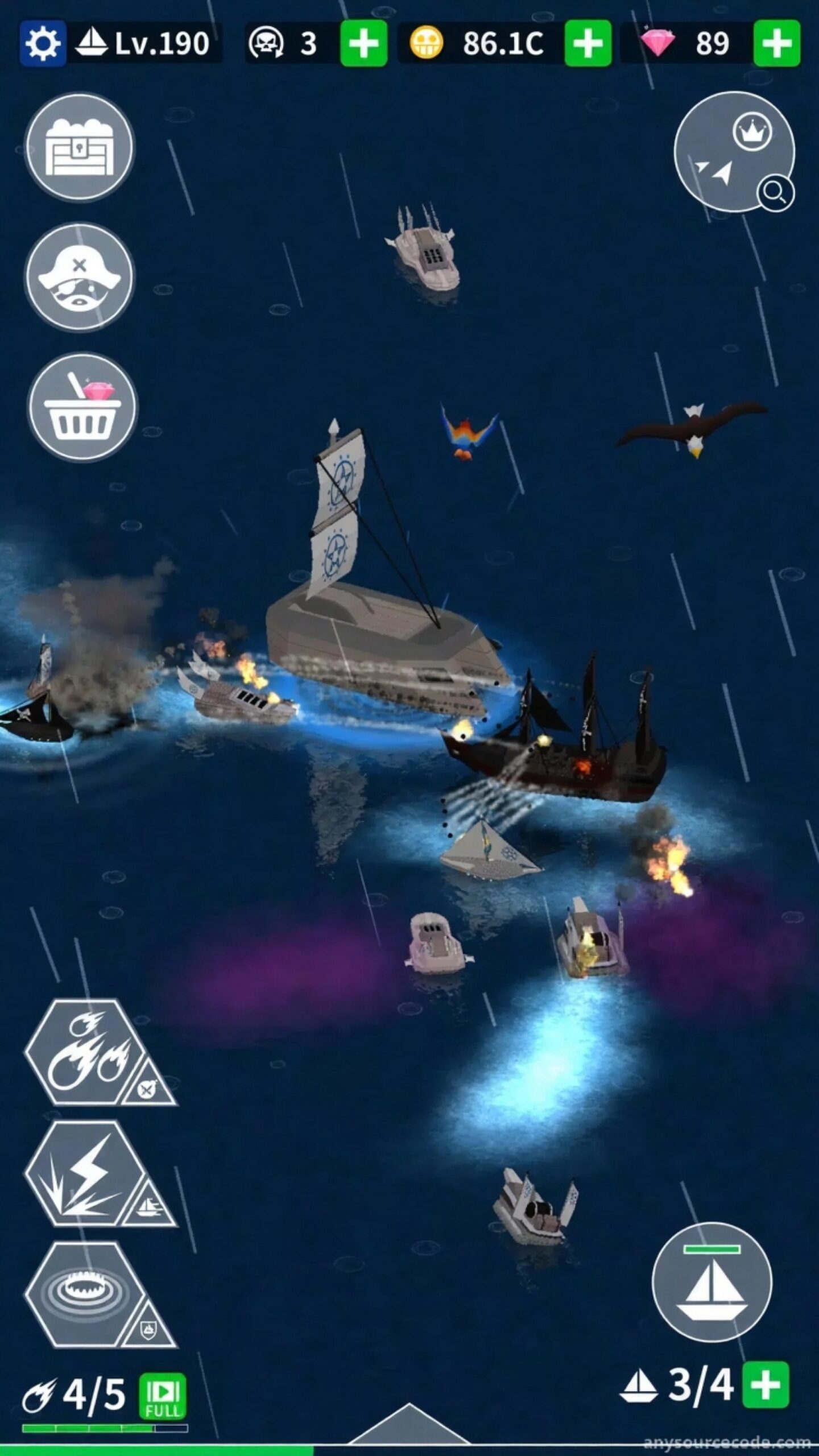
Task: Open the pirate captain menu
Action: coord(80,277)
